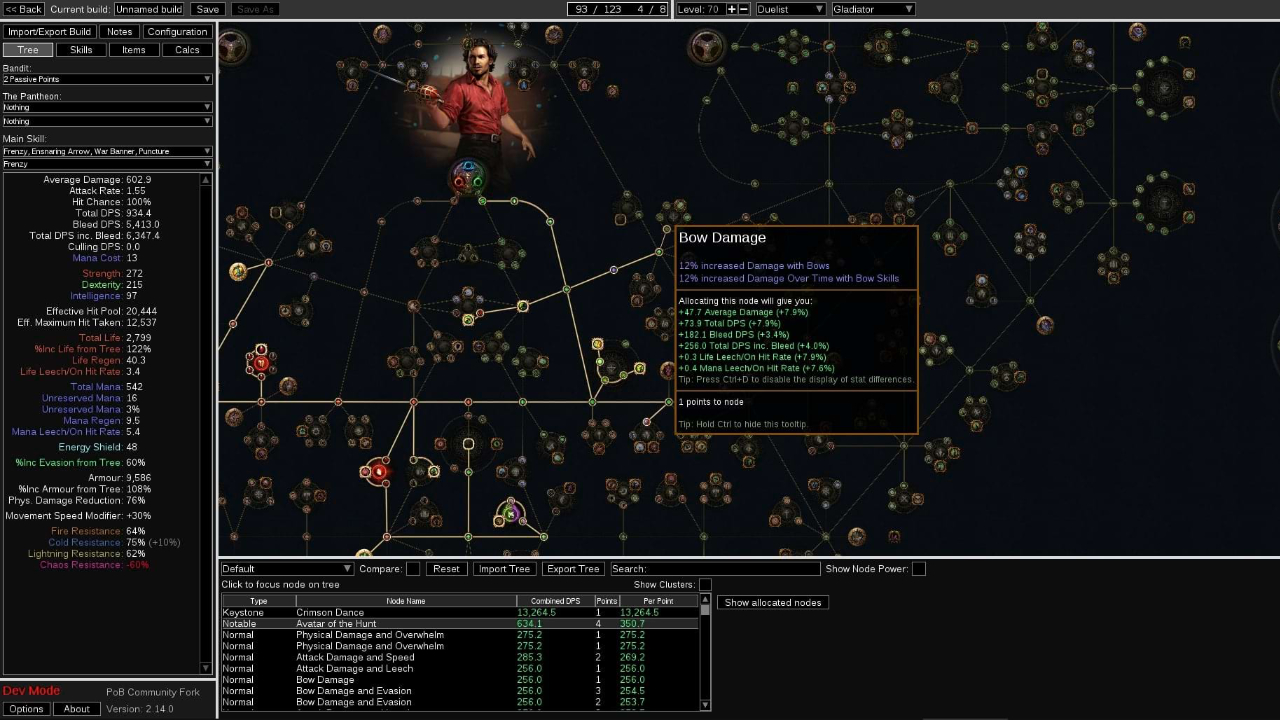This screenshot has height=720, width=1280.
Task: Switch to the Calcs tab
Action: point(187,50)
